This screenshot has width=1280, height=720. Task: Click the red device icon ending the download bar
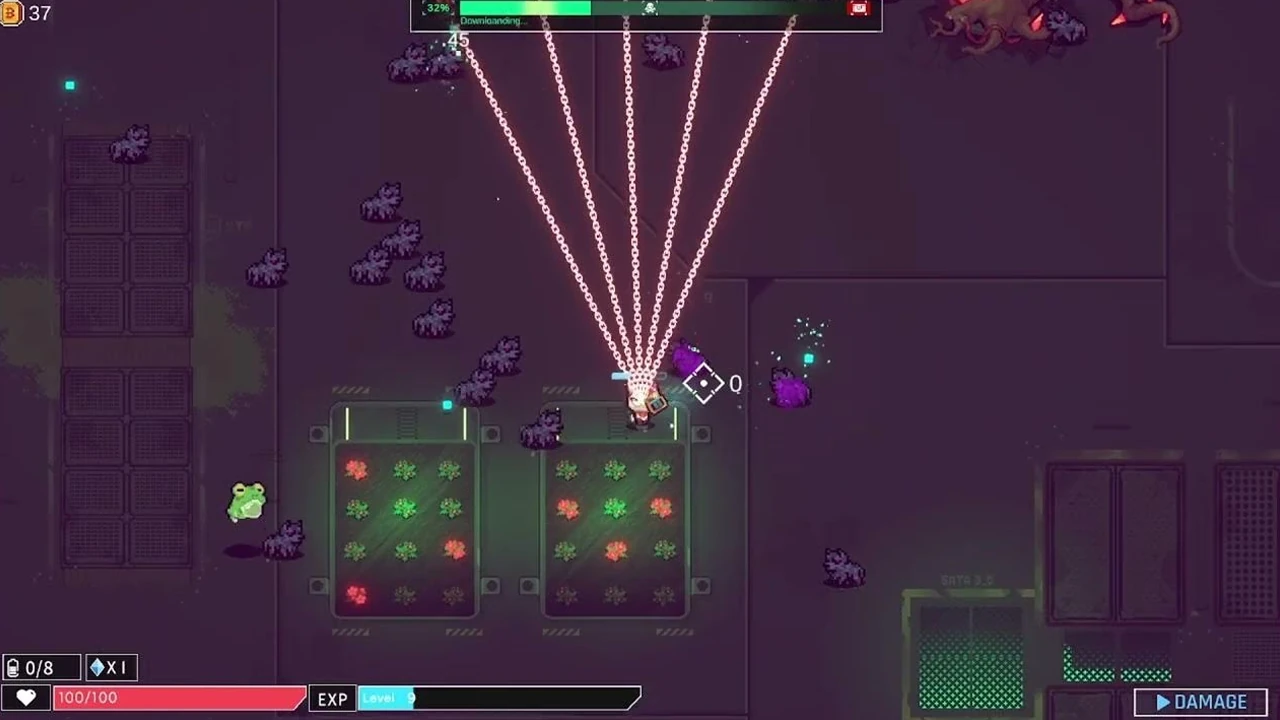[x=858, y=9]
